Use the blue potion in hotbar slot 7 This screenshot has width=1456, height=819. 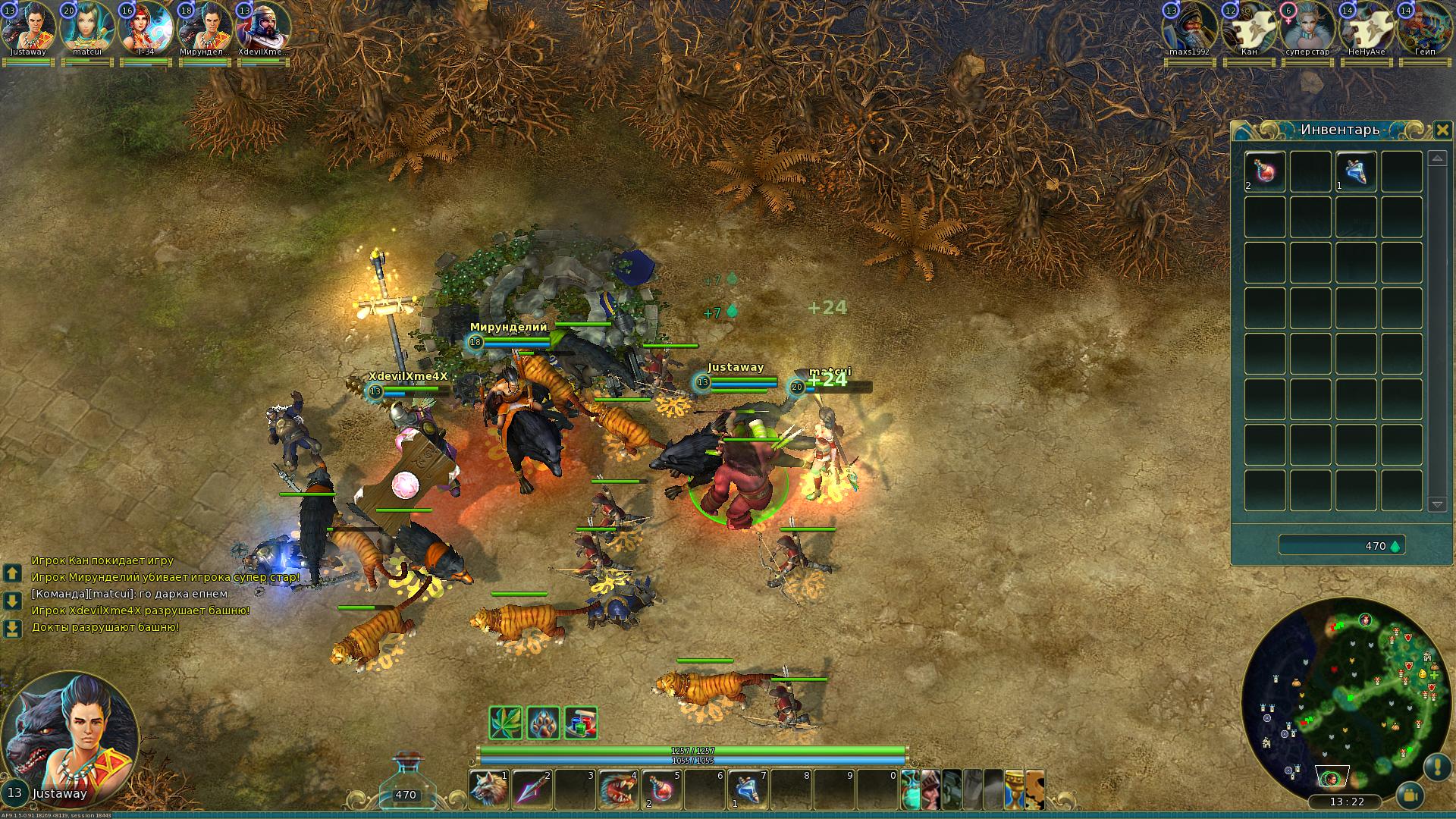coord(748,789)
